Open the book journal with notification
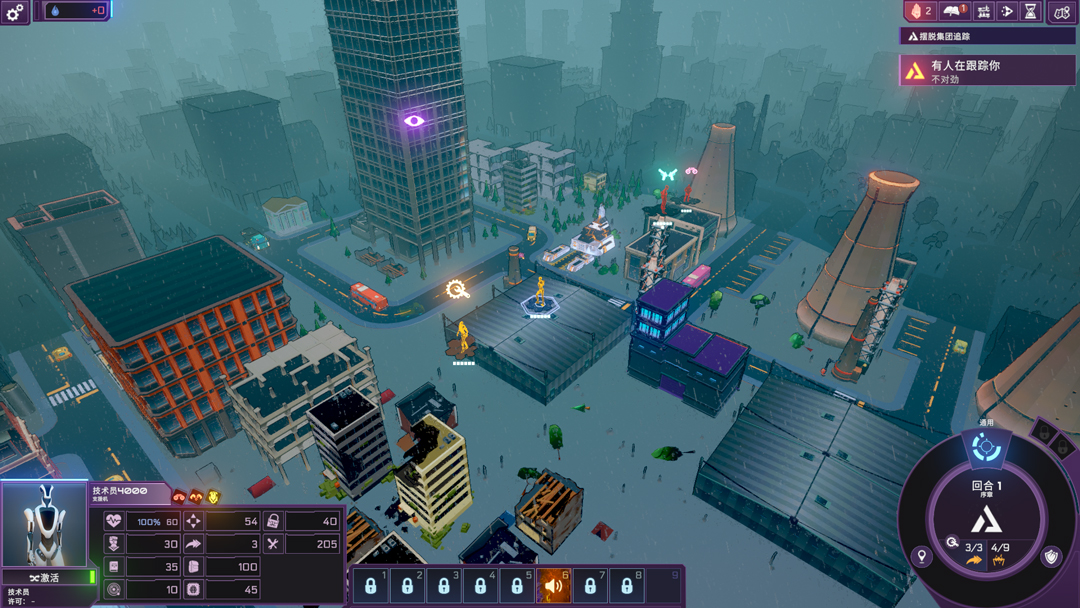This screenshot has height=608, width=1080. [955, 11]
